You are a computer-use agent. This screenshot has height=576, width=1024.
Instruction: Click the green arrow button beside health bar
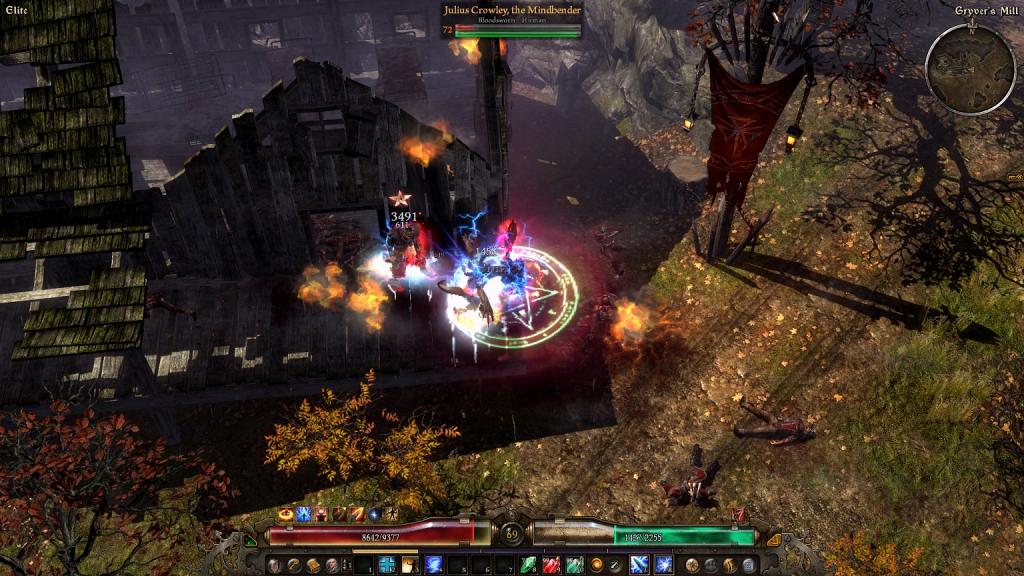[x=250, y=539]
